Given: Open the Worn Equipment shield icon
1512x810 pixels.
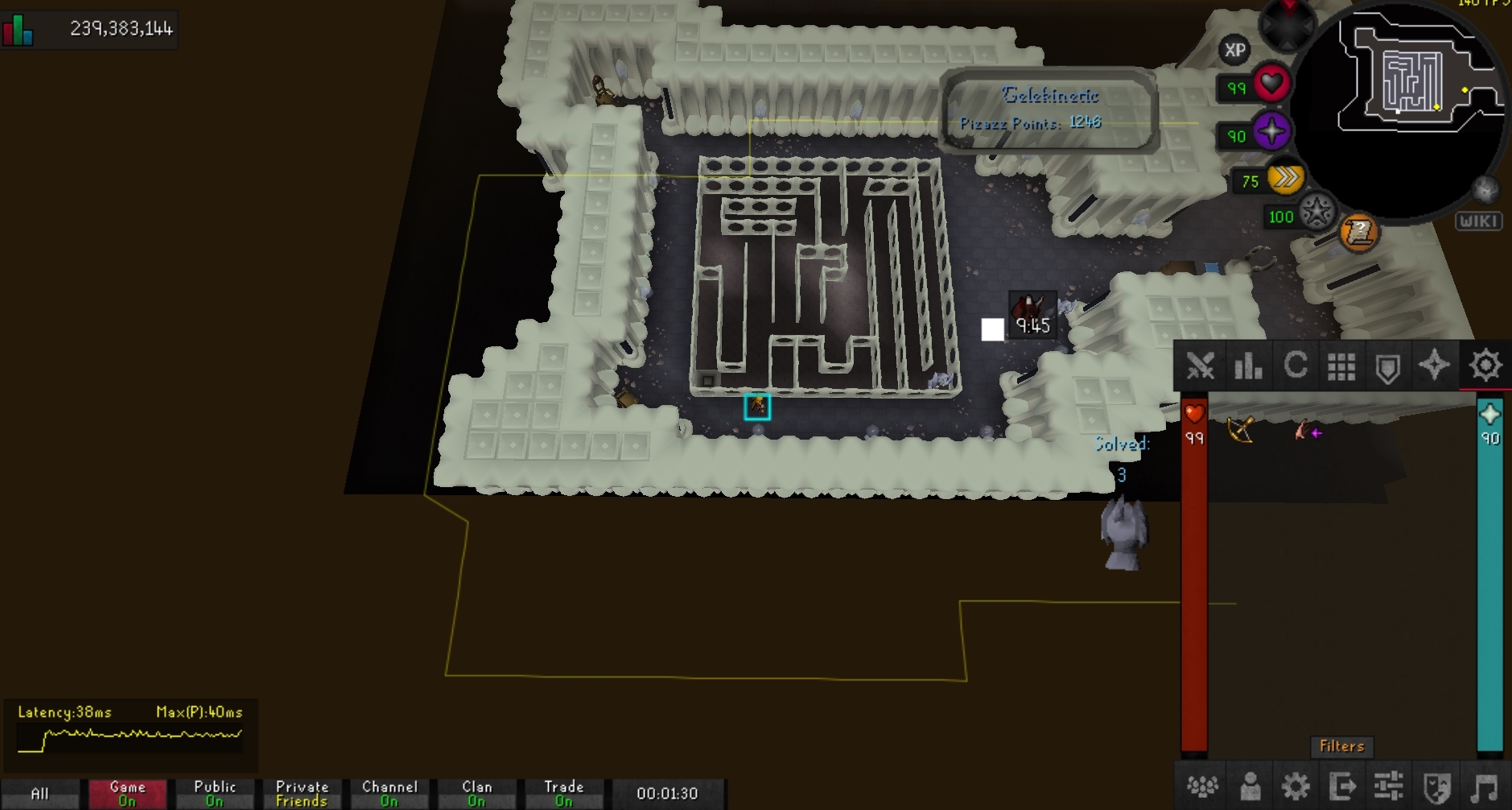Looking at the screenshot, I should coord(1388,366).
